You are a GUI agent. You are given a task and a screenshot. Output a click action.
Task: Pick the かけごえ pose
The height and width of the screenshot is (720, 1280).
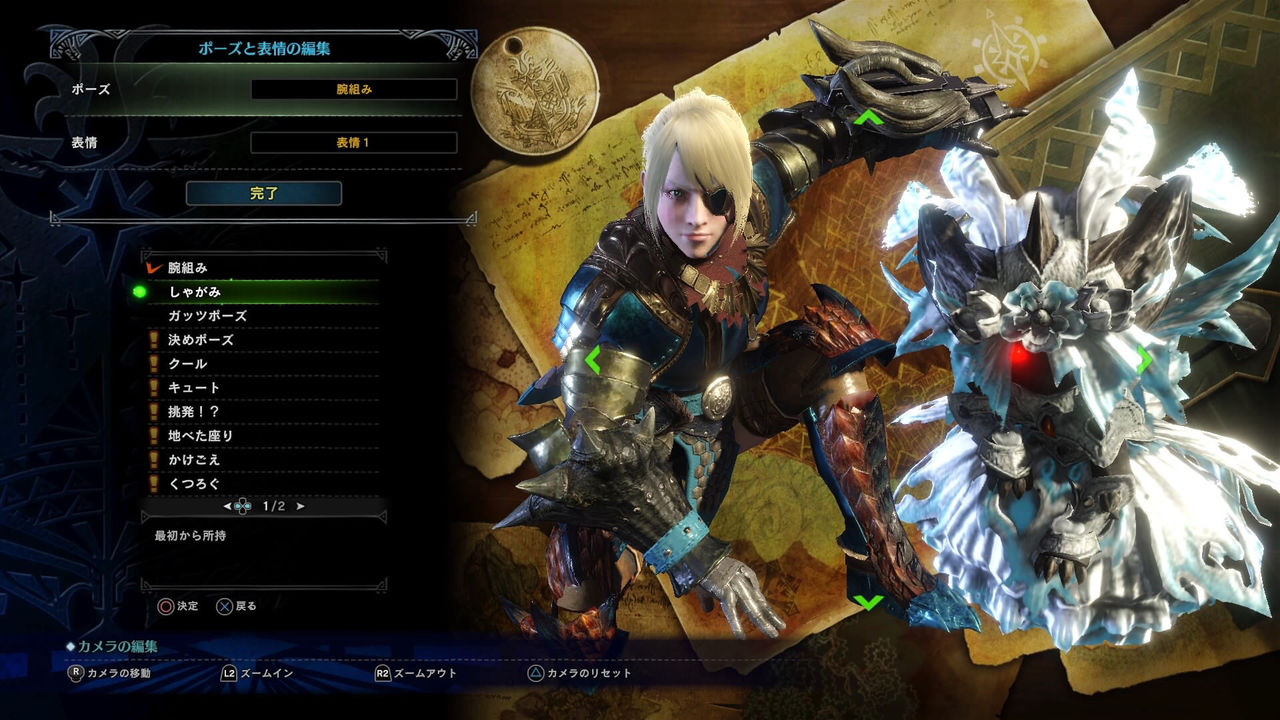[x=262, y=460]
